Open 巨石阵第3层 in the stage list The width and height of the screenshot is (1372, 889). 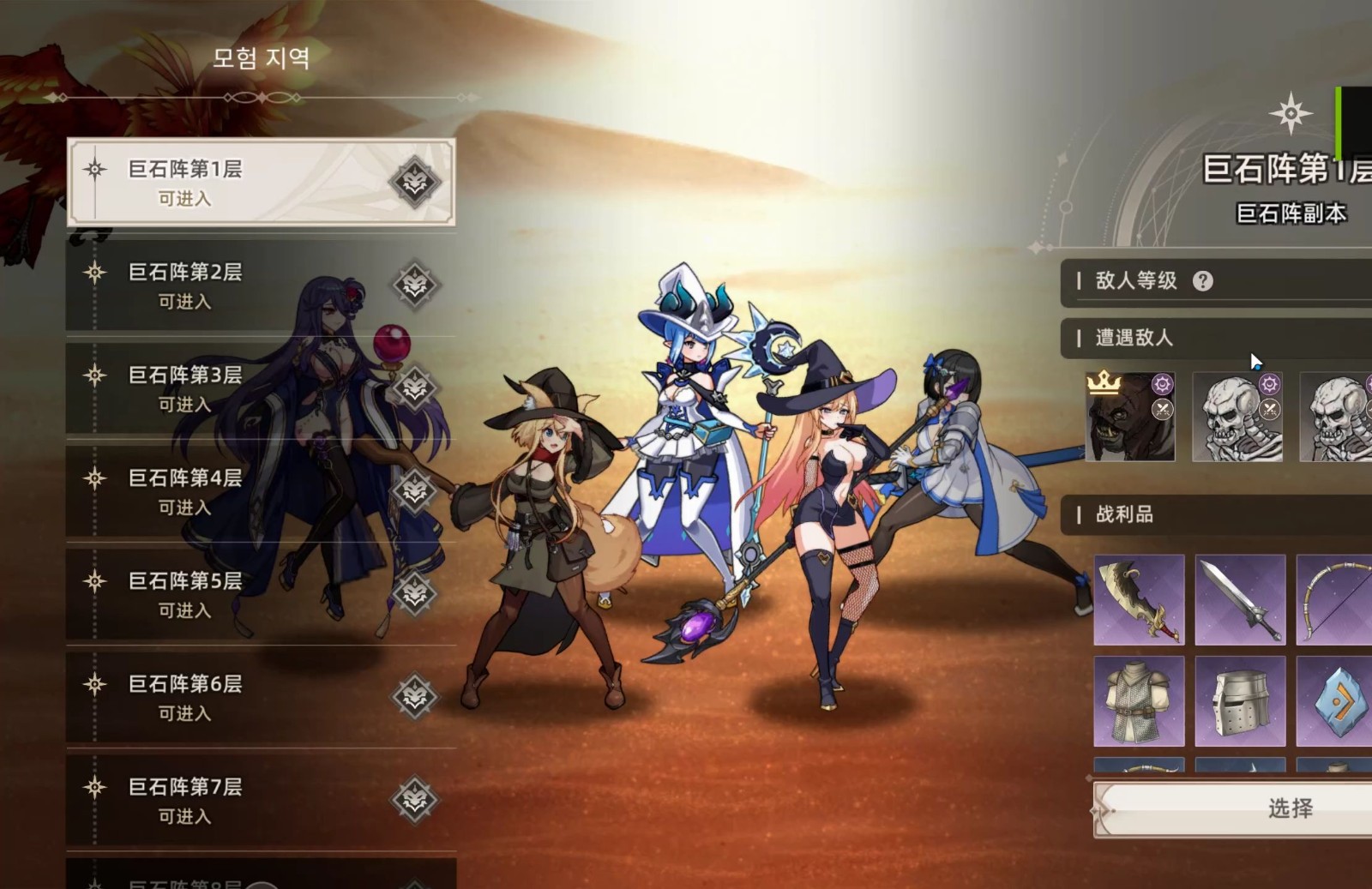point(261,388)
